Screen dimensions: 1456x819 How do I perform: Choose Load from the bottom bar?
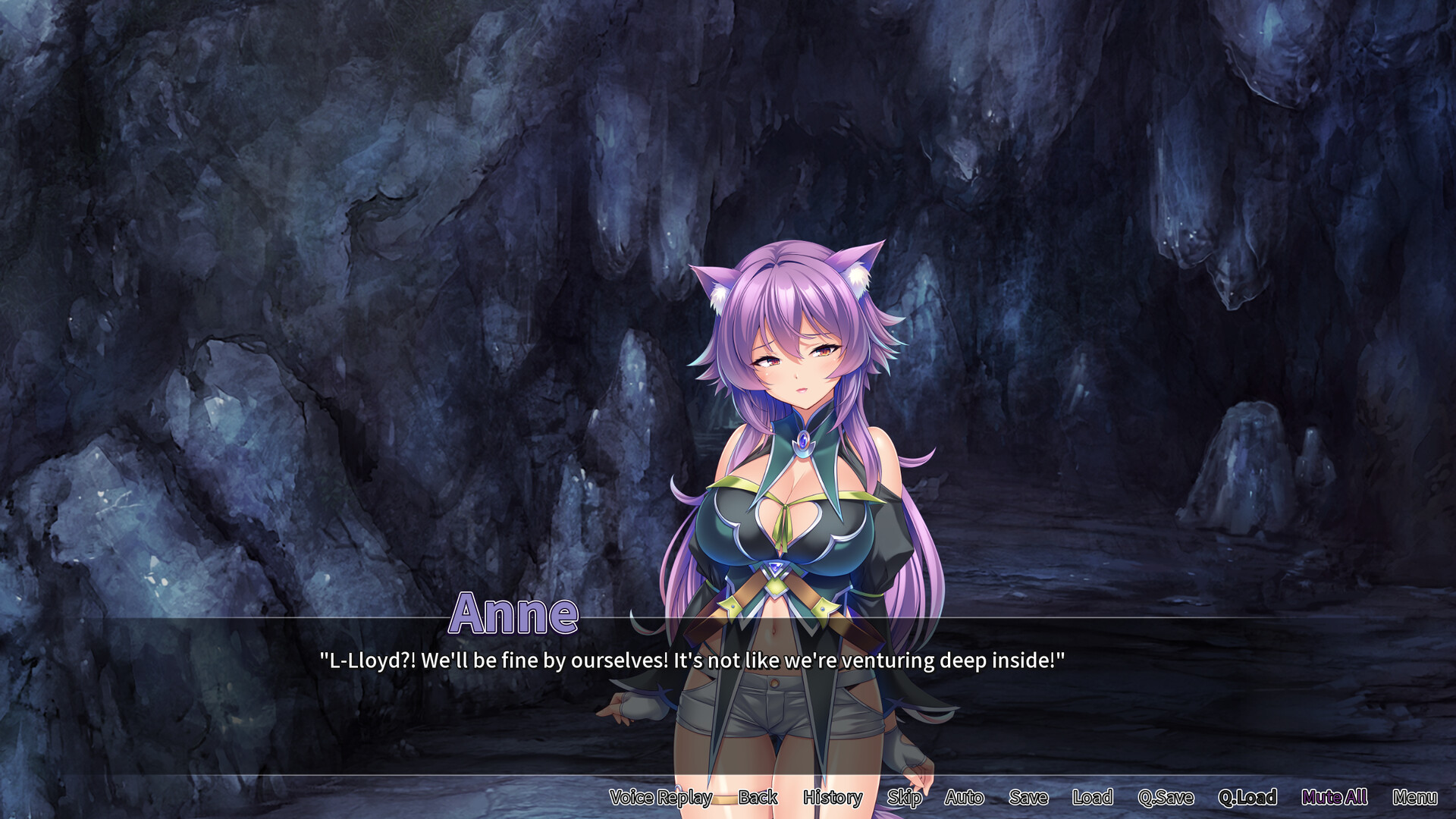[x=1092, y=798]
